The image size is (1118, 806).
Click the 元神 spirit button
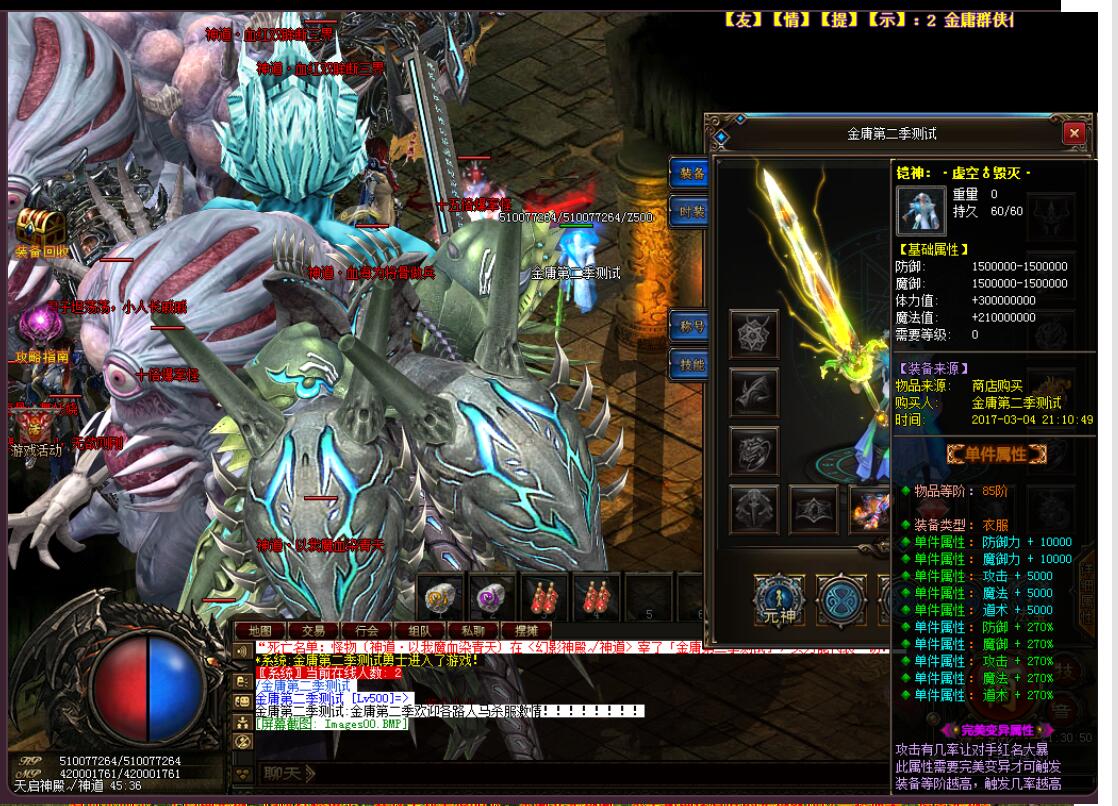coord(779,601)
